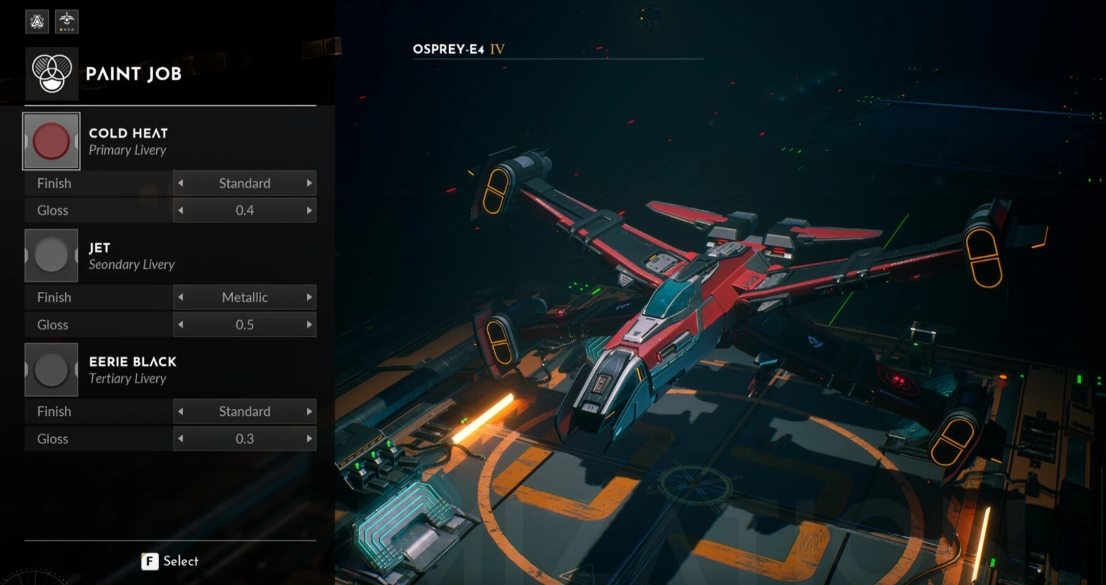Raise Jet gloss above 0.5
Viewport: 1106px width, 585px height.
309,325
